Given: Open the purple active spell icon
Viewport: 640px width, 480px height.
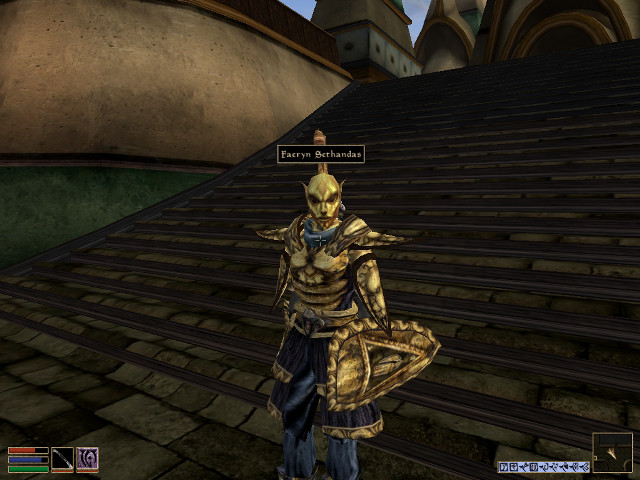Looking at the screenshot, I should pyautogui.click(x=87, y=459).
